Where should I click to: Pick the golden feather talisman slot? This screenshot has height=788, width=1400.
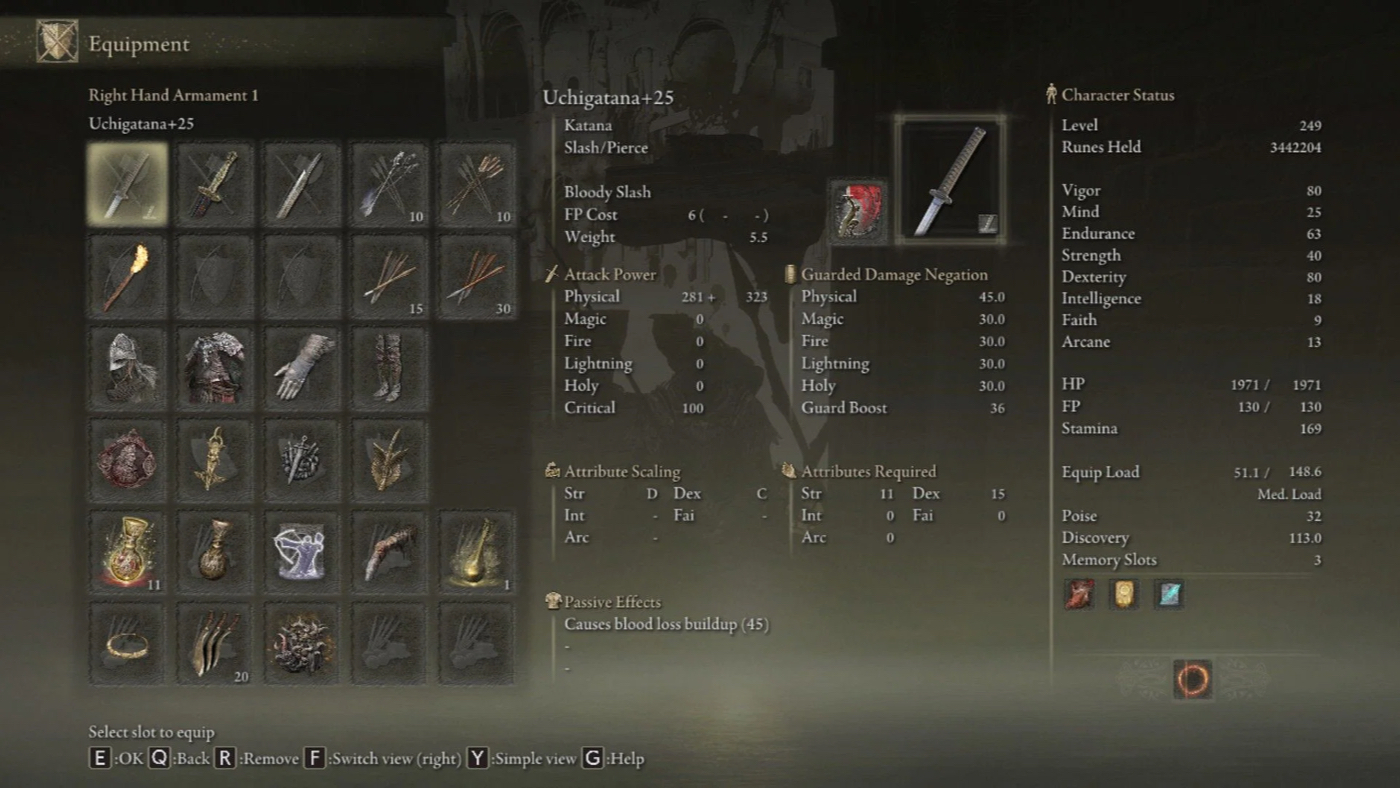[389, 460]
